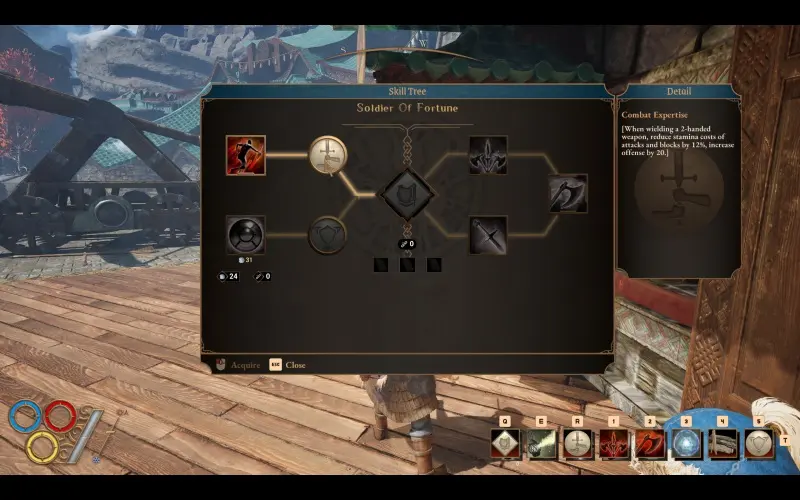Use the light beam hotbar skill
Screen dimensions: 800x500
(541, 443)
